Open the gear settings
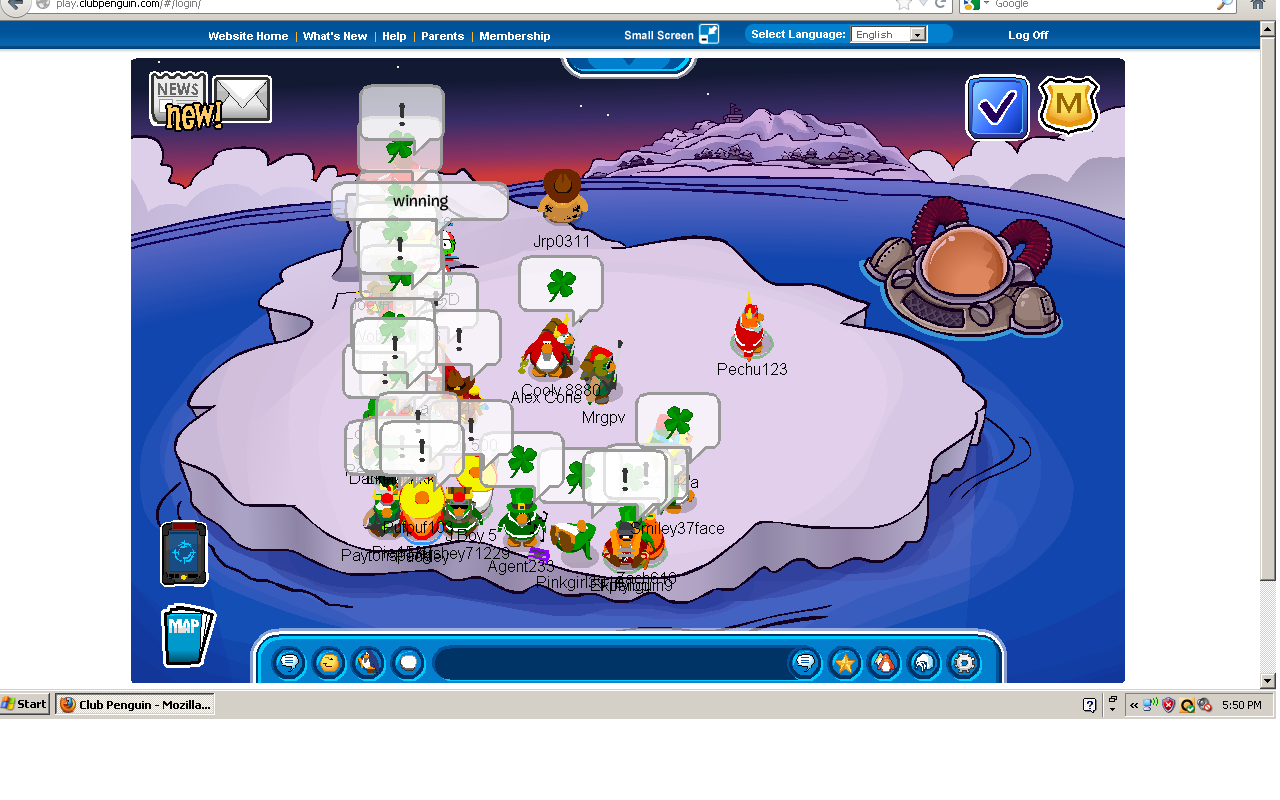The width and height of the screenshot is (1280, 800). (x=964, y=662)
